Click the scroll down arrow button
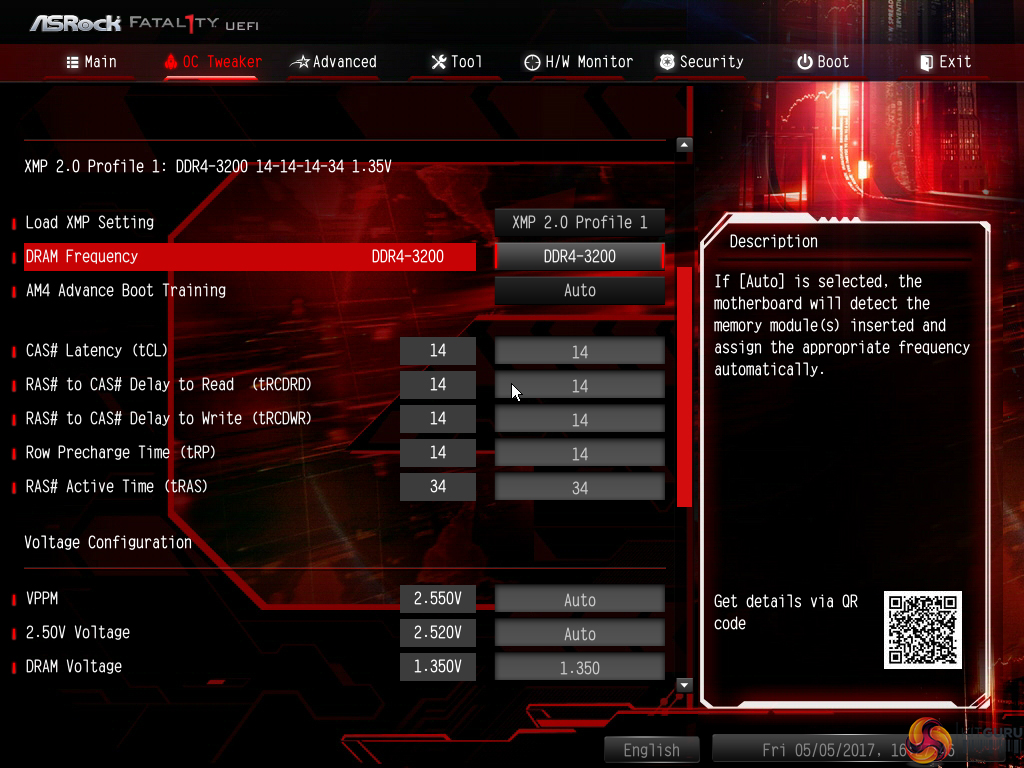Viewport: 1024px width, 768px height. click(684, 685)
